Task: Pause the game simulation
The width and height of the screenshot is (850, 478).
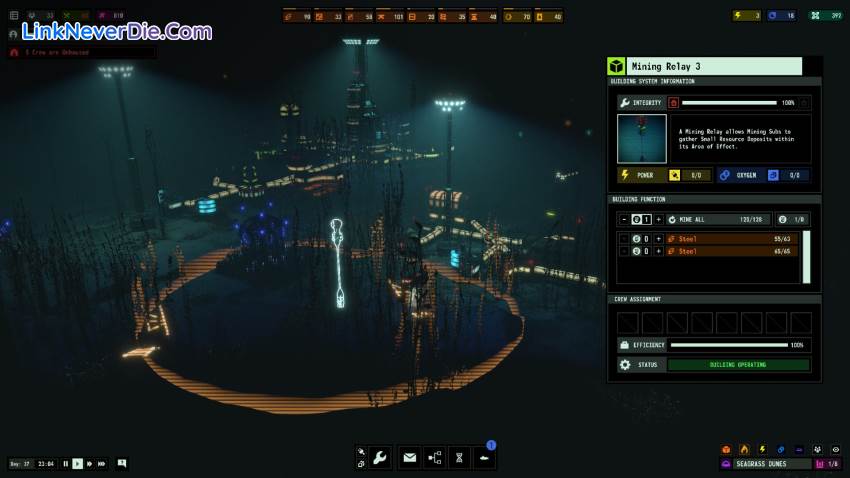Action: pyautogui.click(x=66, y=464)
